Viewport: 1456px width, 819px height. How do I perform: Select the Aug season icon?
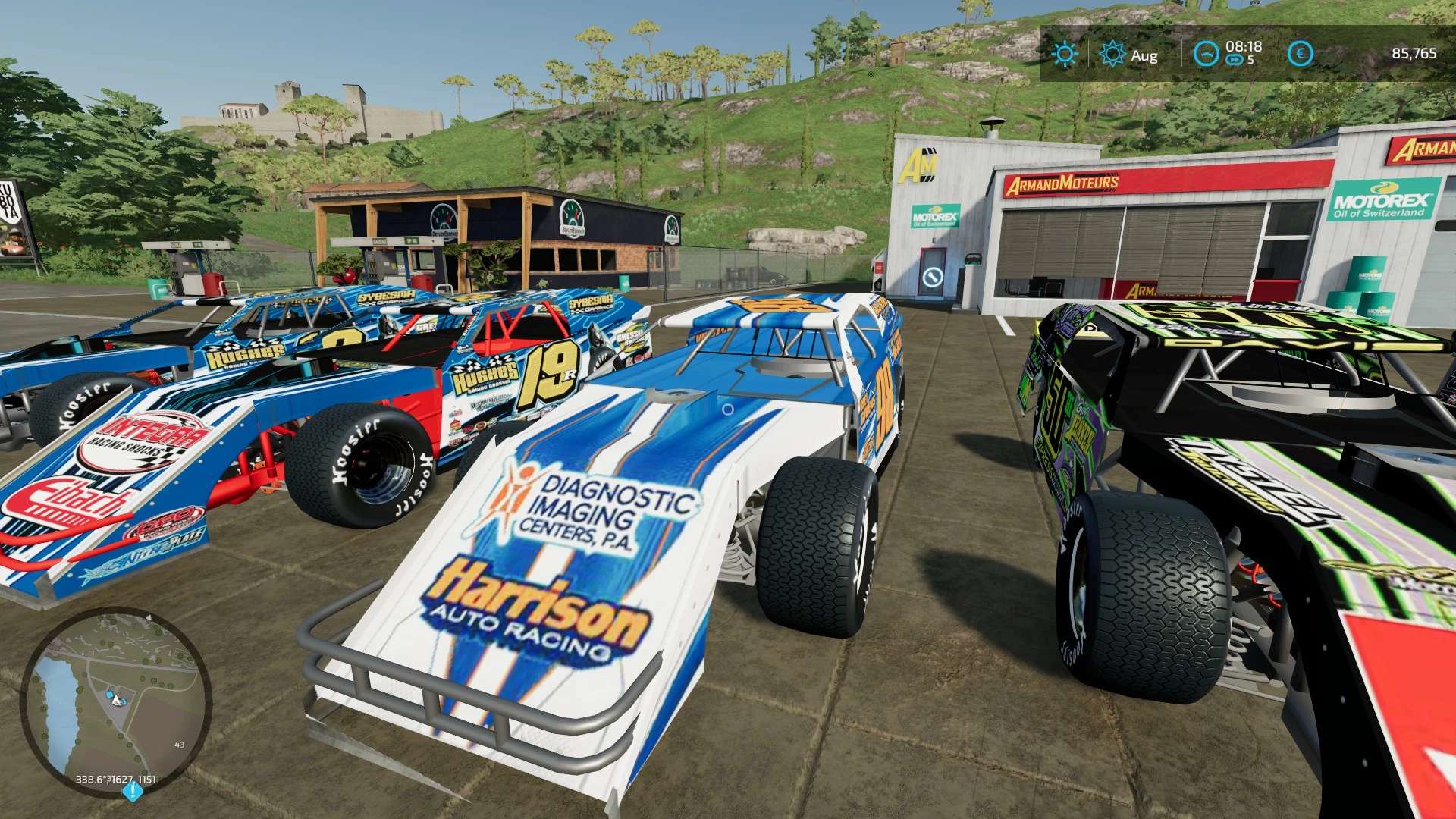pyautogui.click(x=1112, y=53)
